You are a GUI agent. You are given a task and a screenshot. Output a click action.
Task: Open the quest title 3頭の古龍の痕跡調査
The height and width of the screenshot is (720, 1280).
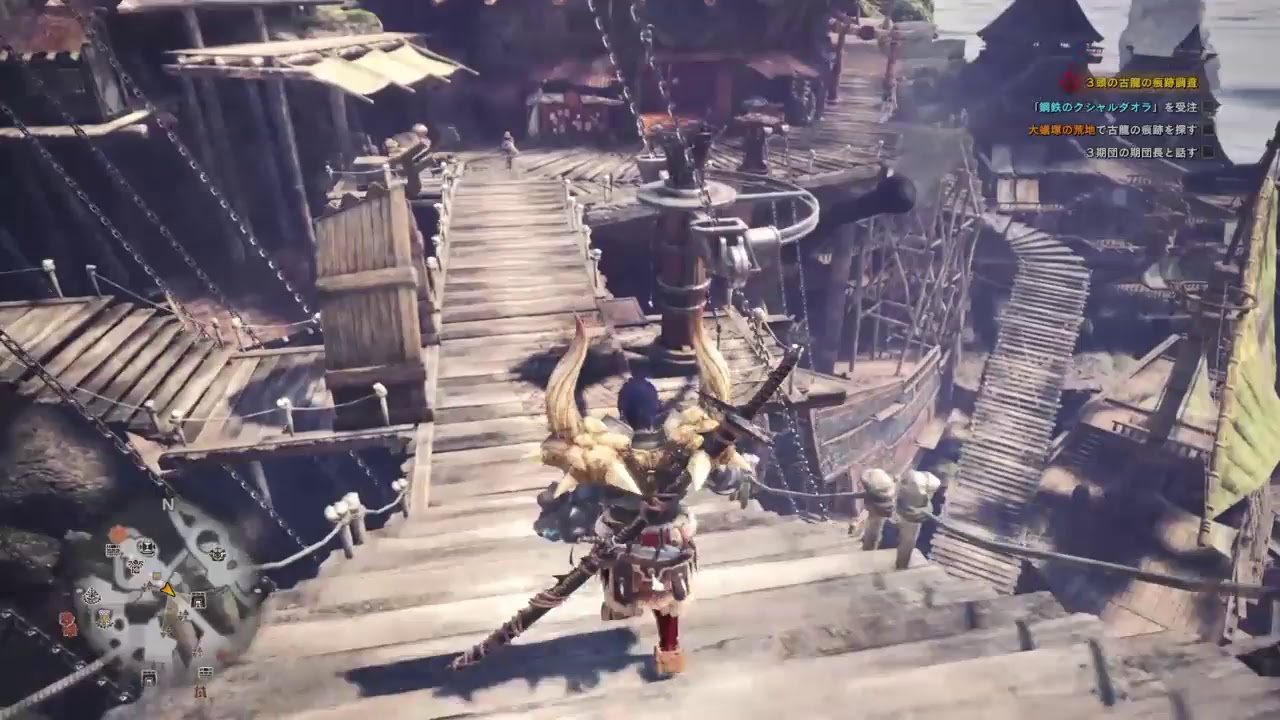coord(1142,83)
